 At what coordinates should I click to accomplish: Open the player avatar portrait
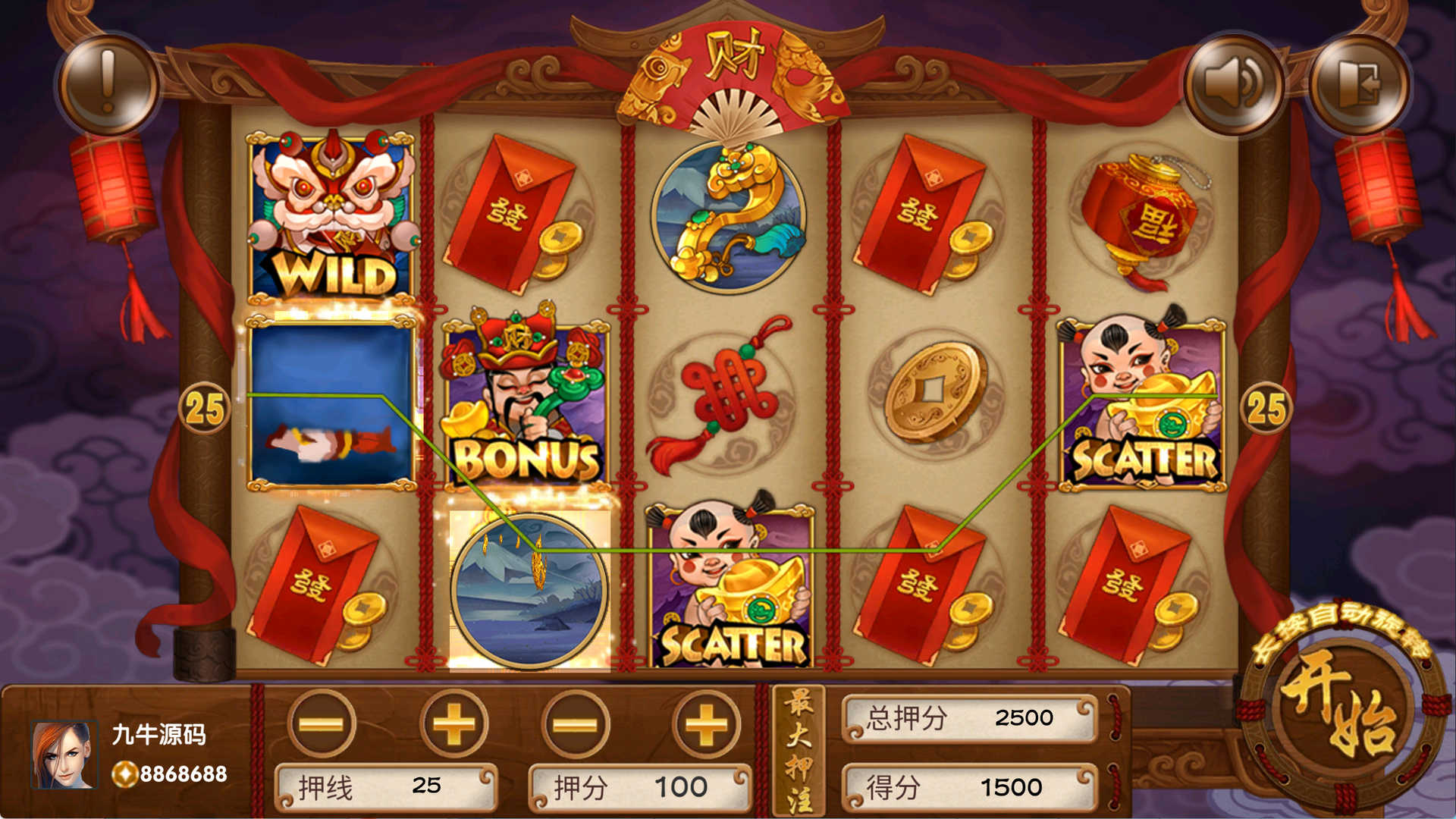coord(64,755)
